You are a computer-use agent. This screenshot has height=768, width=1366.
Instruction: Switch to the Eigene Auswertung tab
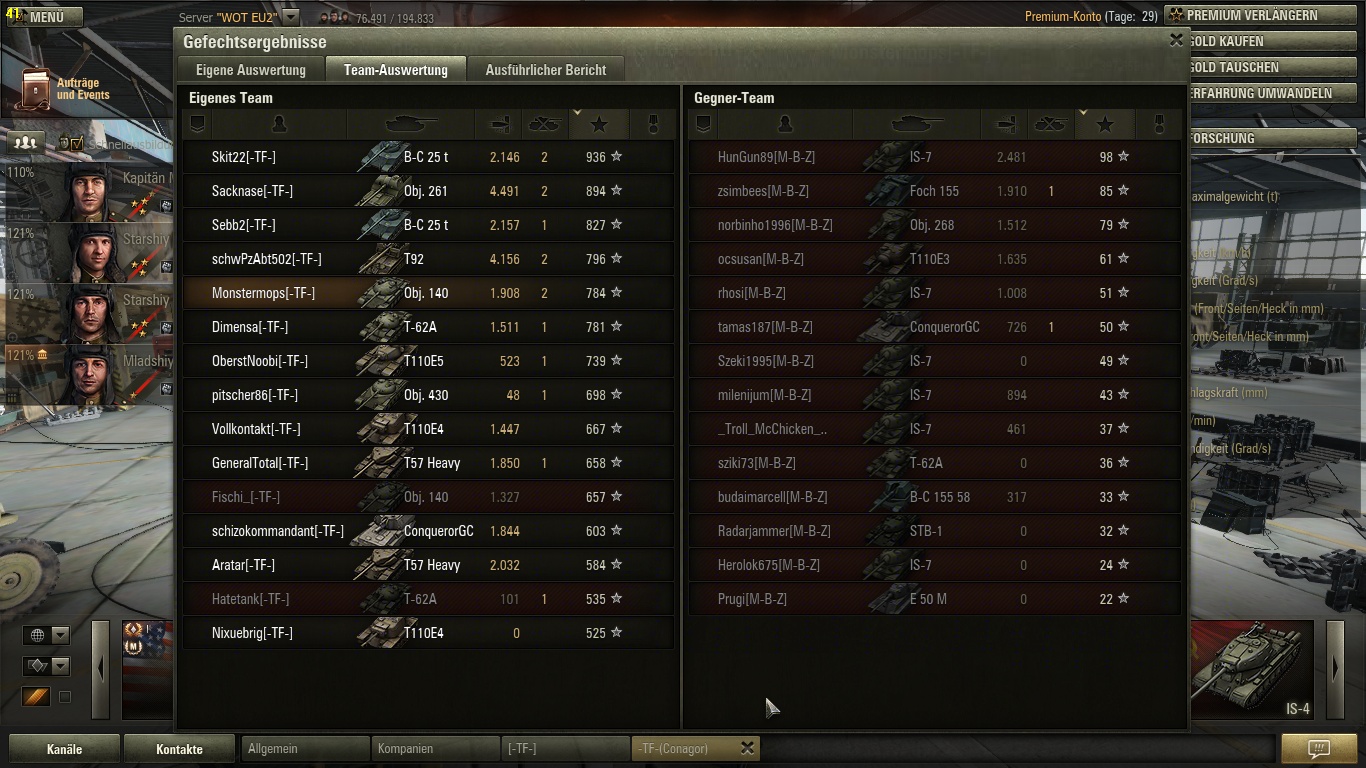(251, 70)
